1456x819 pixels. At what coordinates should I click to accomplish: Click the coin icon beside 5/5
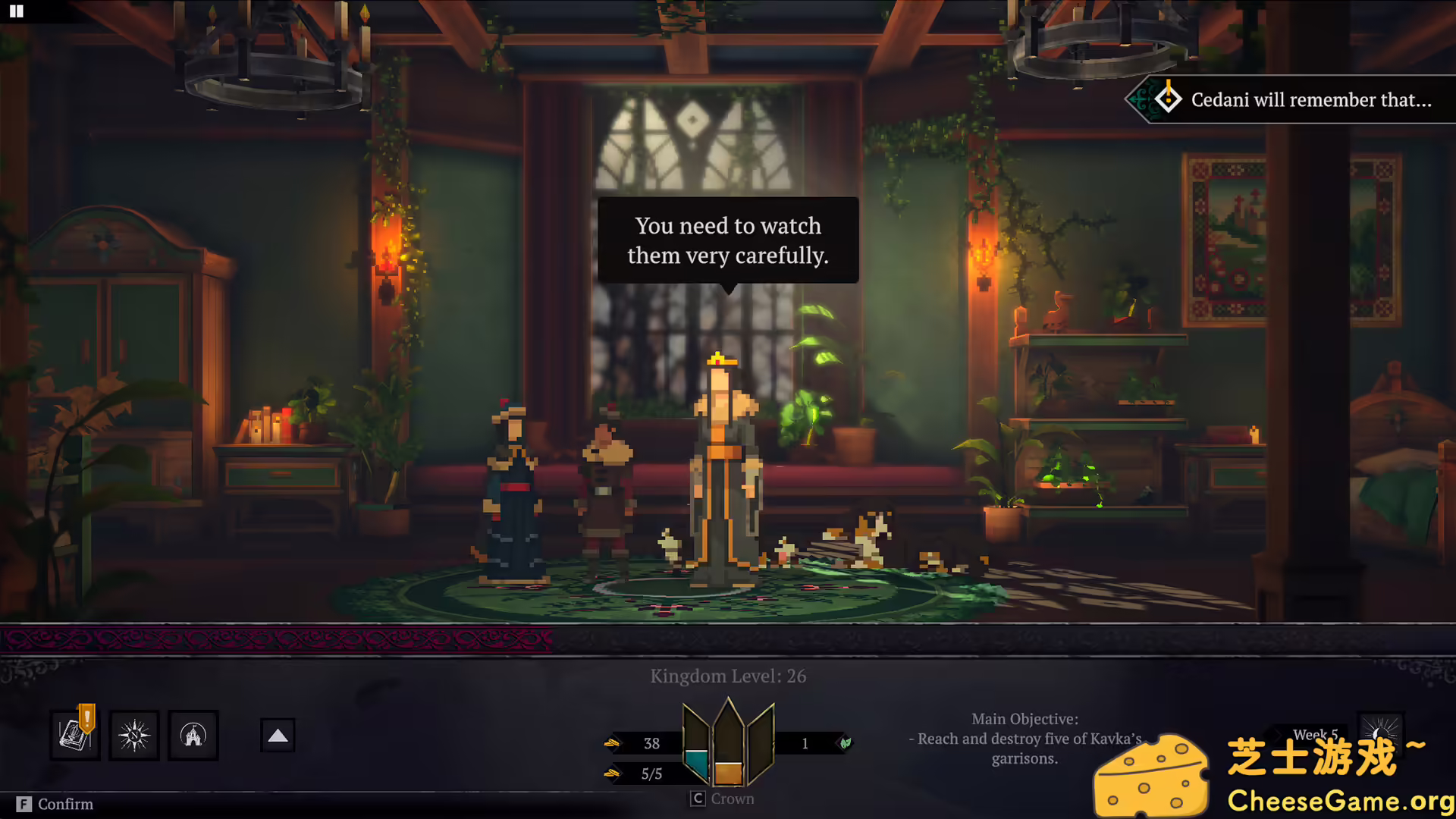613,773
